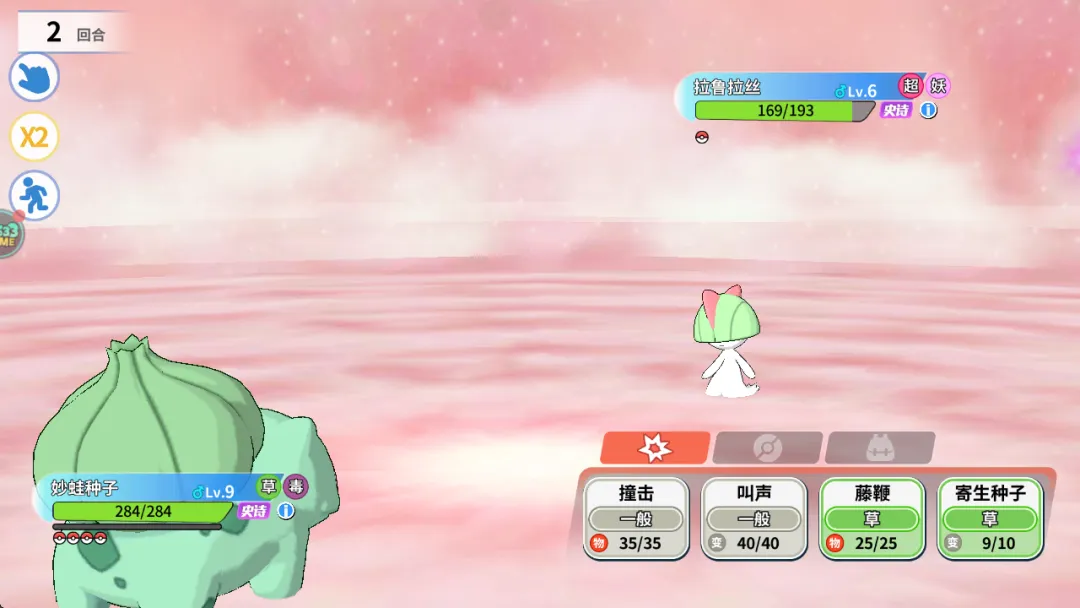The width and height of the screenshot is (1080, 608).
Task: Use the 撞击 tackle move
Action: point(636,517)
